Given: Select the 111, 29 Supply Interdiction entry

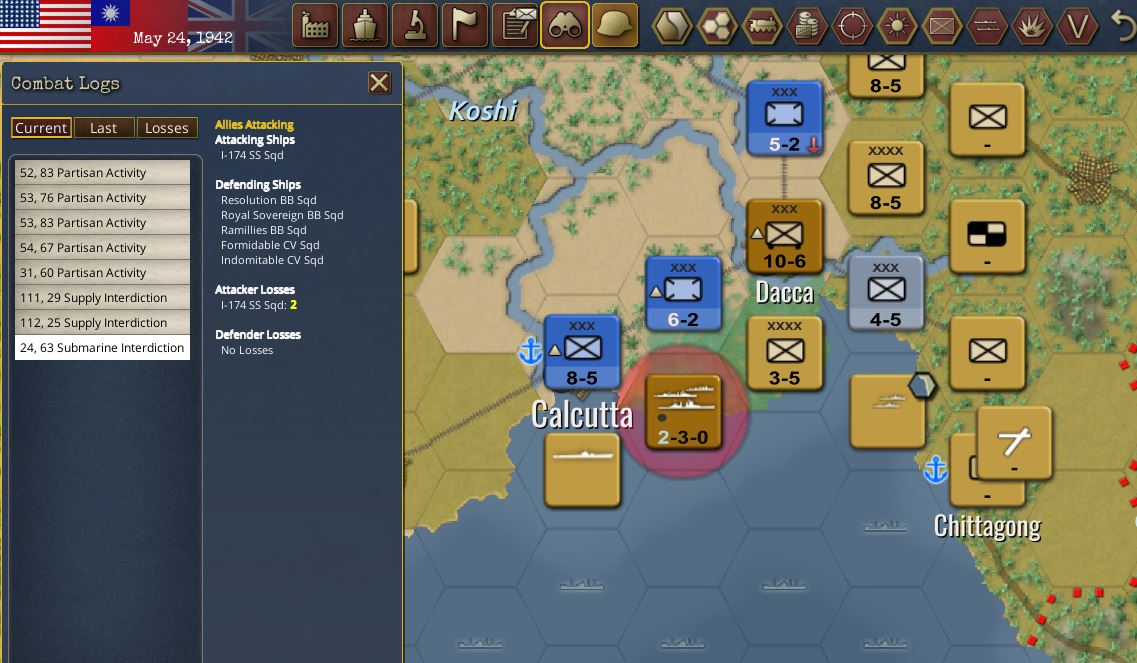Looking at the screenshot, I should coord(102,298).
